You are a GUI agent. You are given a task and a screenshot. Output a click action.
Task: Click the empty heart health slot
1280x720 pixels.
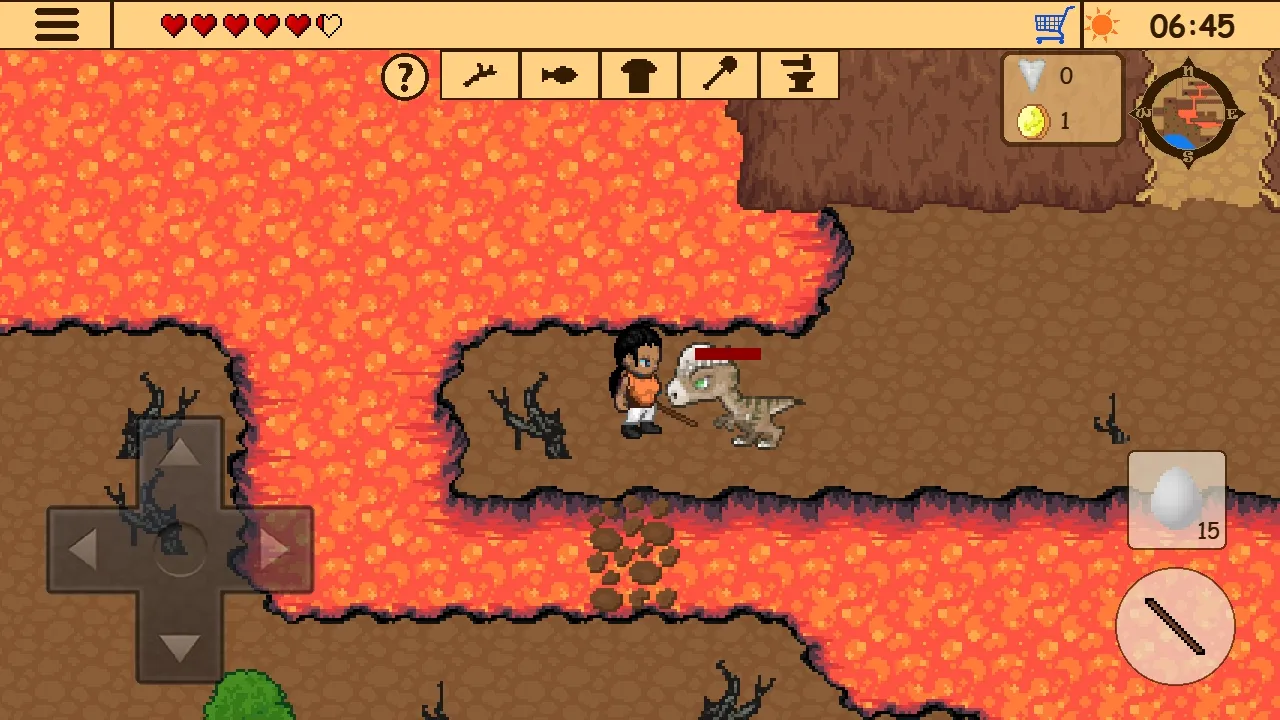pos(330,26)
